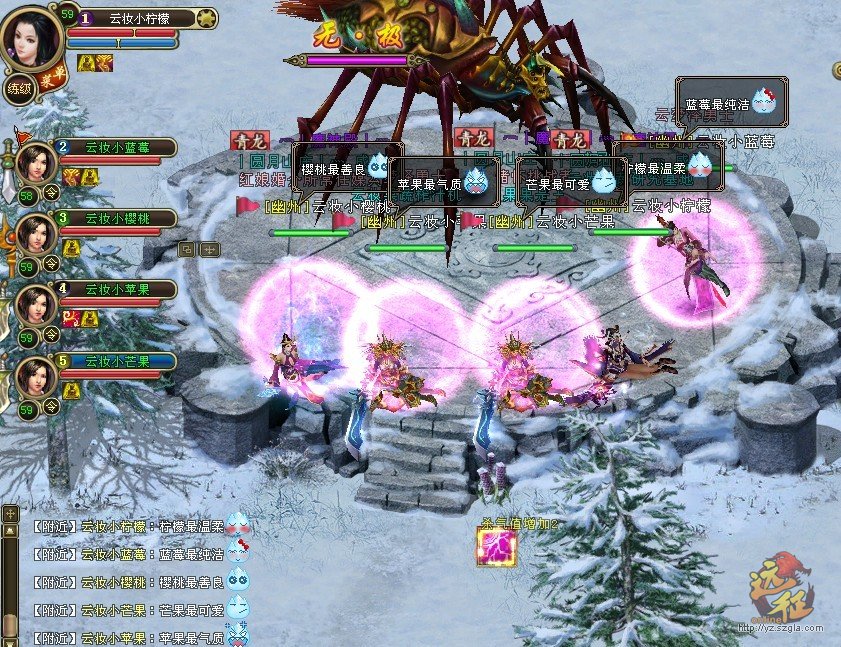The image size is (841, 647).
Task: Select party member 云妆小苹果's portrait
Action: coord(36,304)
